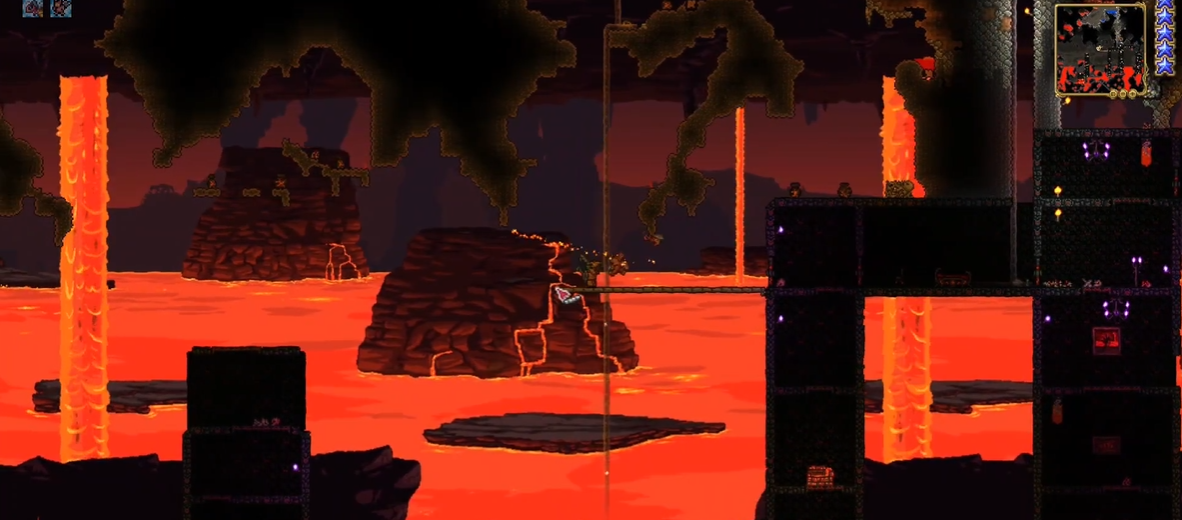This screenshot has height=520, width=1182.
Task: Click the minimap's middle reset button
Action: [x=1123, y=93]
